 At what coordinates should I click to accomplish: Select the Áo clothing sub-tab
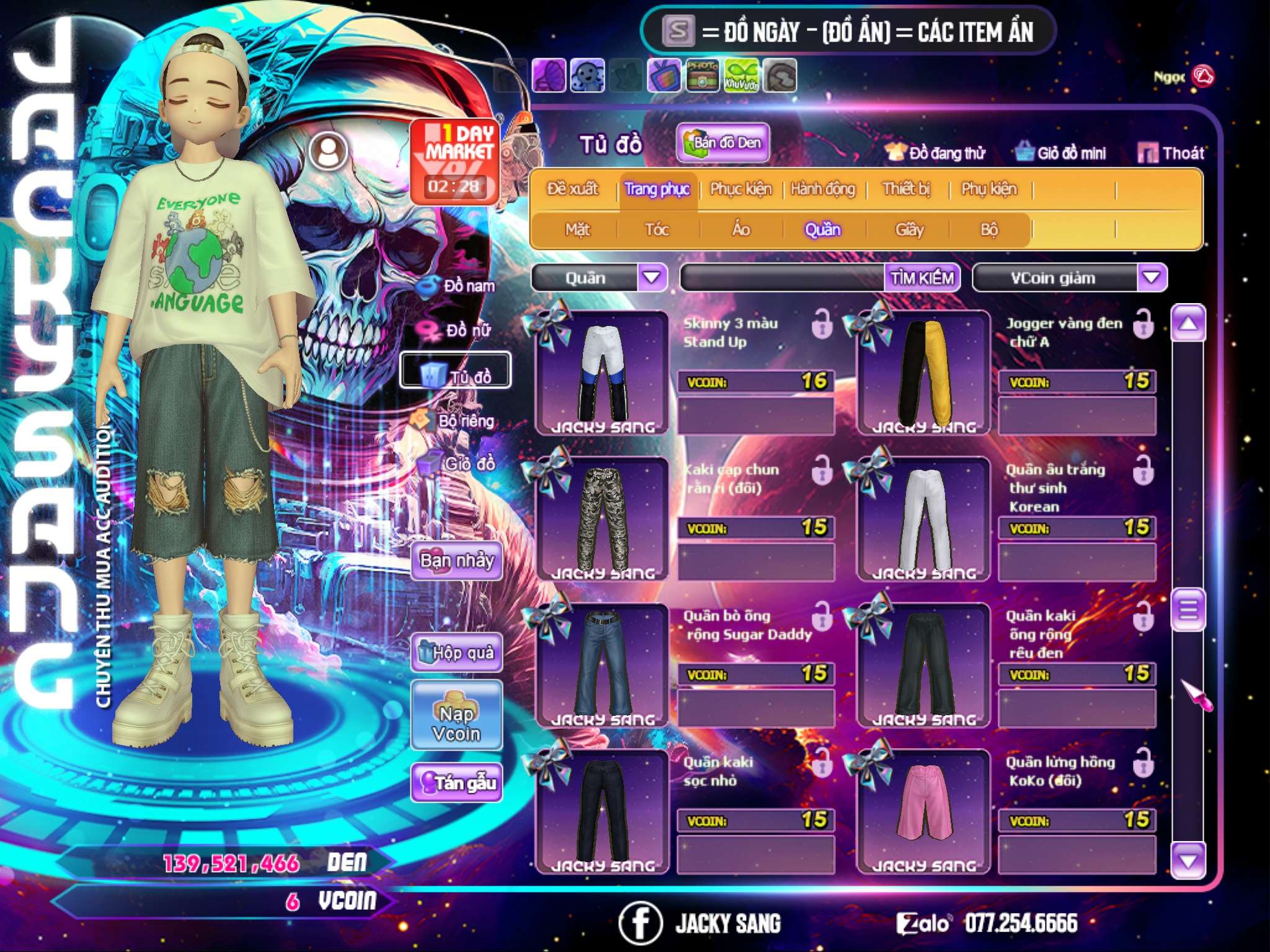point(740,230)
